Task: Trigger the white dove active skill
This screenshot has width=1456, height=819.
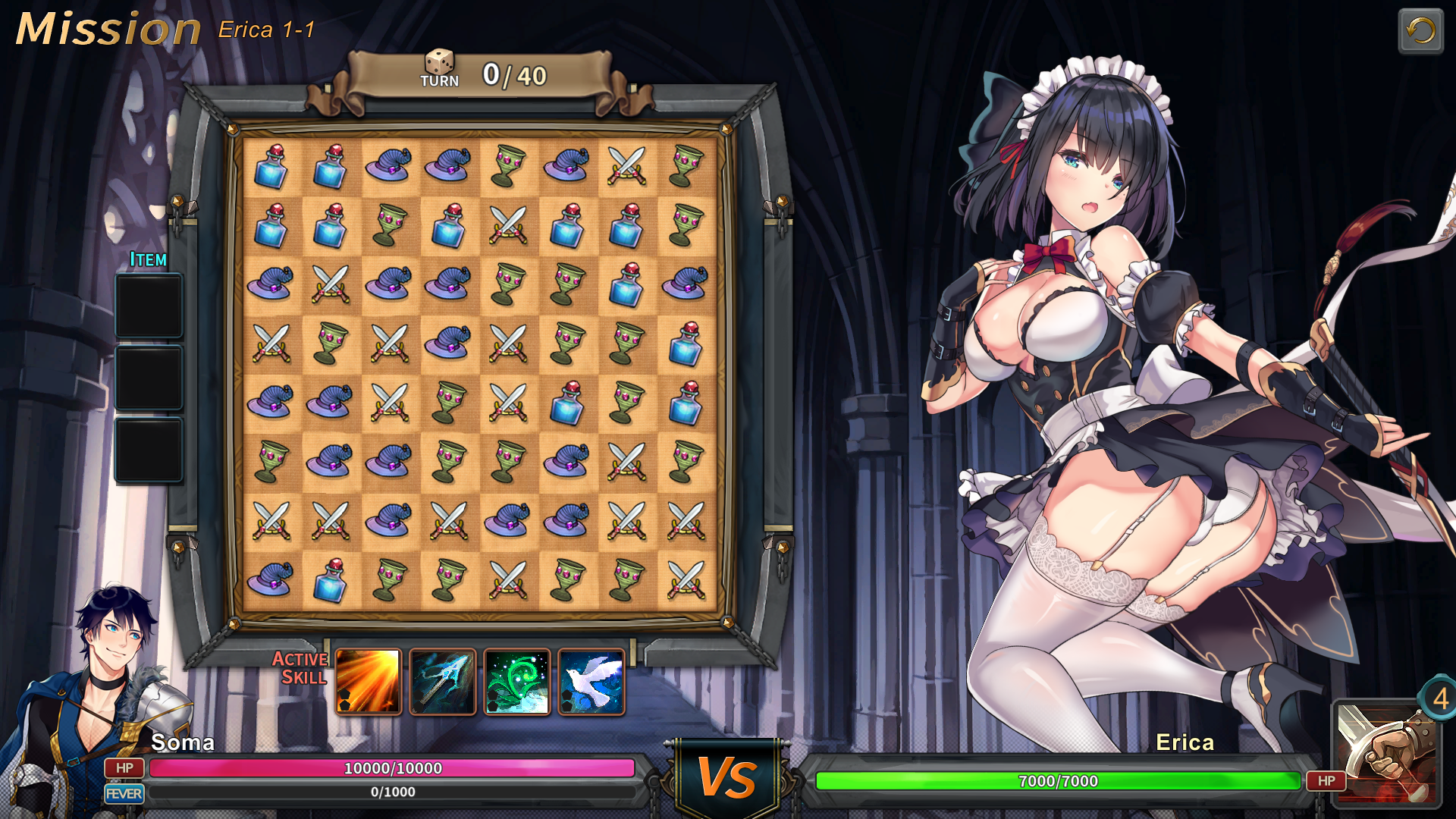Action: tap(591, 681)
